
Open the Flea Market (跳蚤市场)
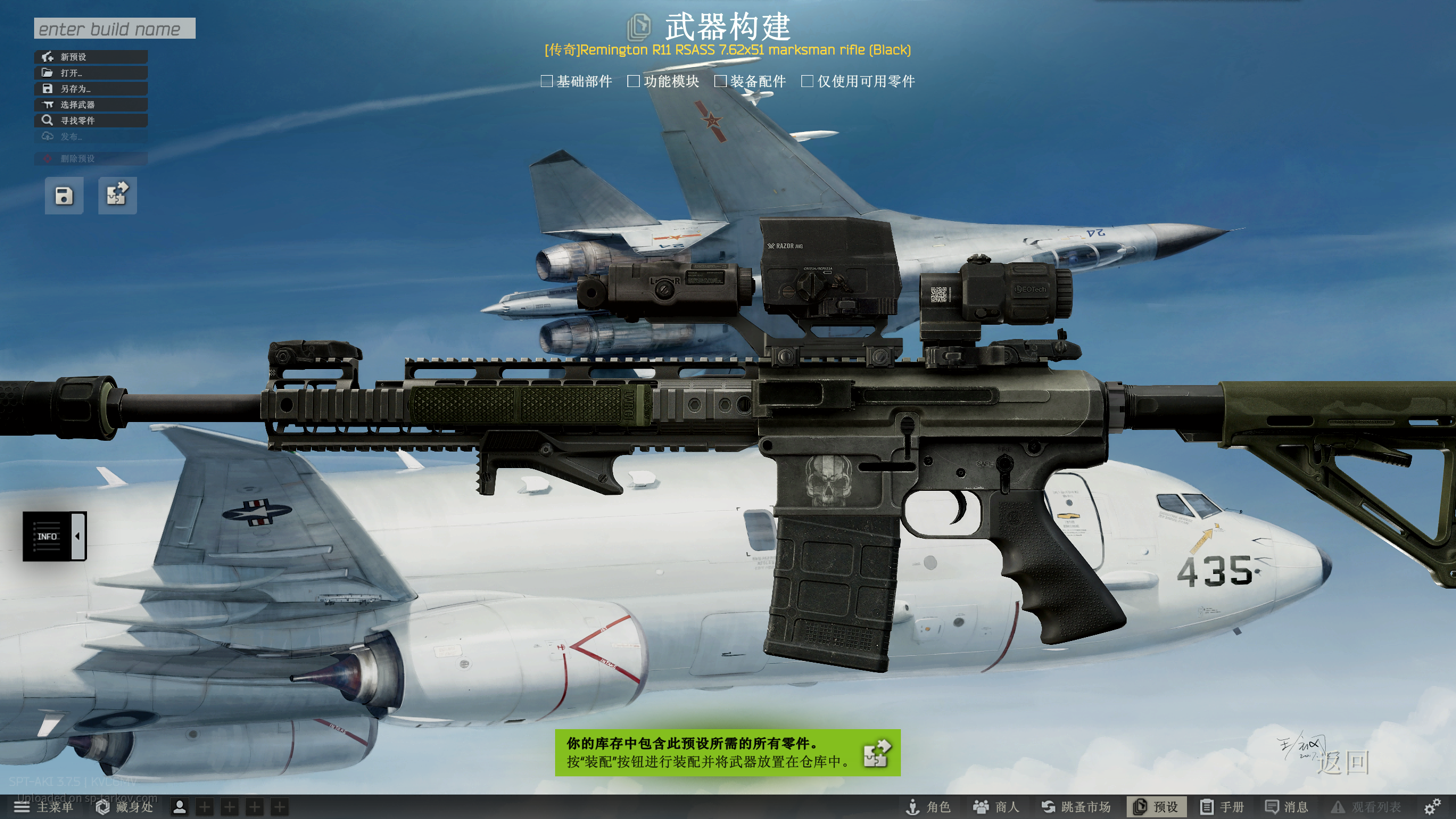[1076, 807]
